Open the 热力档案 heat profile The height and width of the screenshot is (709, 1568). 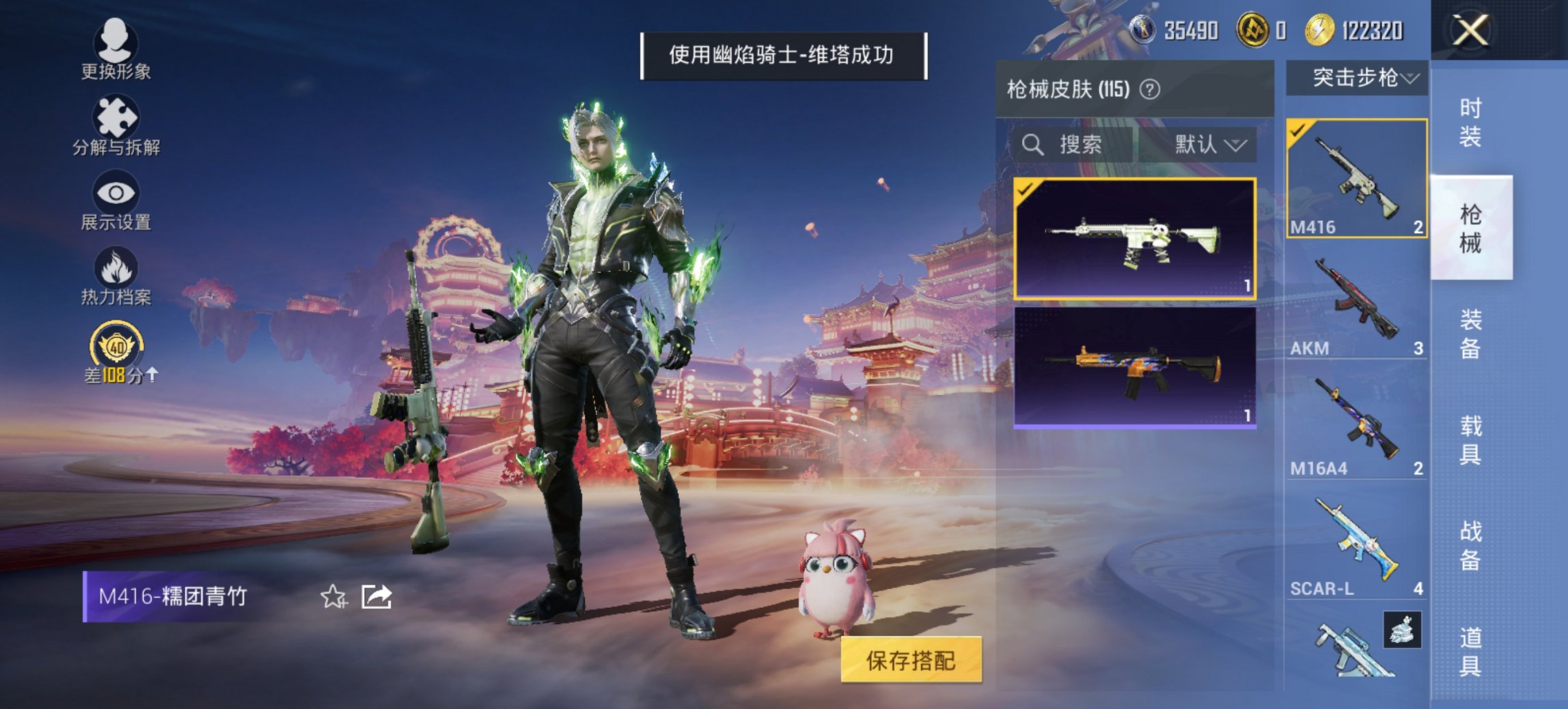116,277
